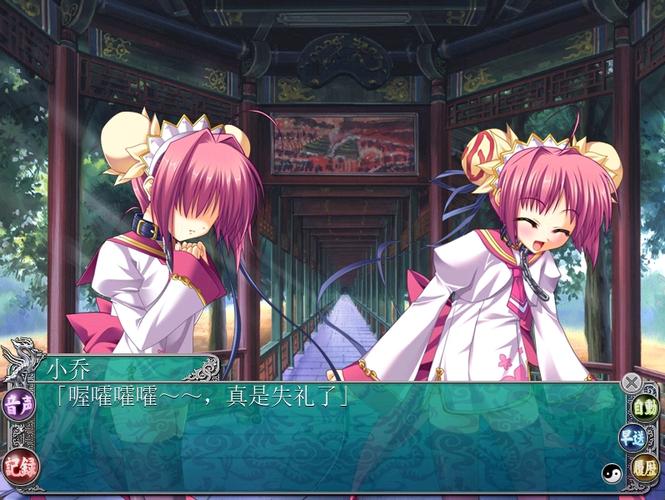Viewport: 665px width, 500px height.
Task: Fast-forward text with the 早送 button
Action: click(632, 437)
